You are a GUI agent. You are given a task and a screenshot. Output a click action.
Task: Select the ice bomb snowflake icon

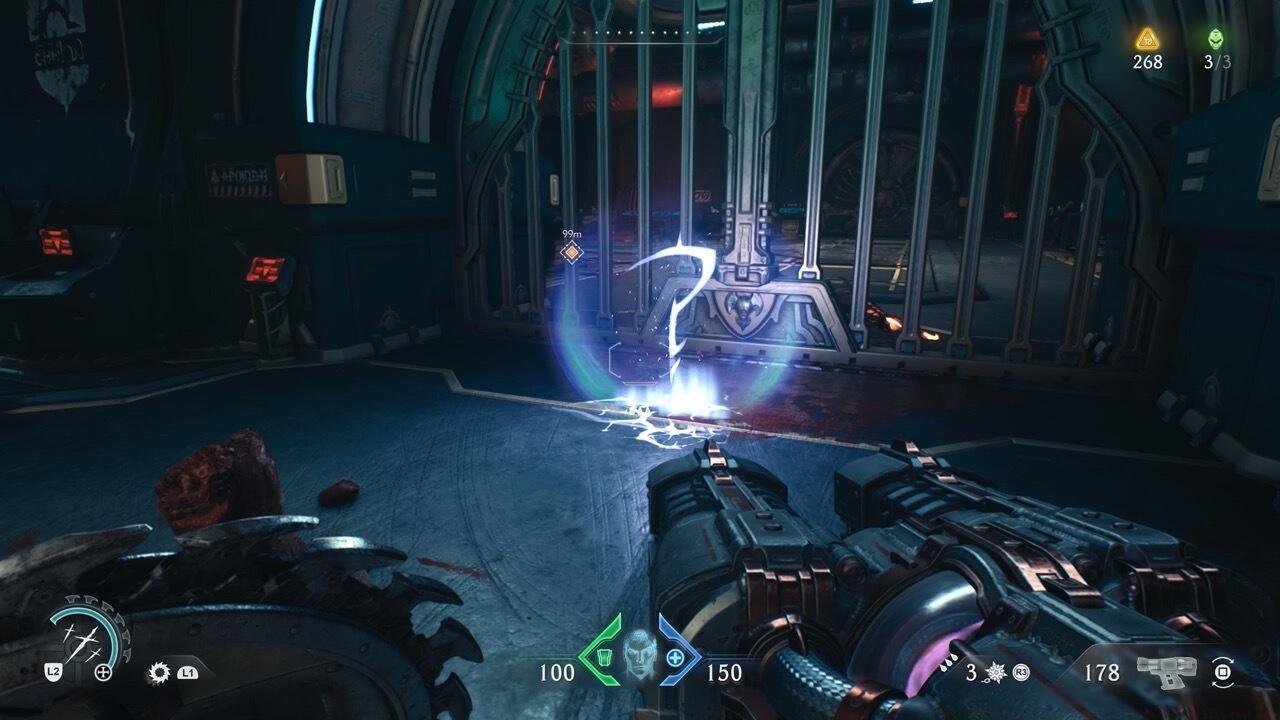[x=995, y=672]
